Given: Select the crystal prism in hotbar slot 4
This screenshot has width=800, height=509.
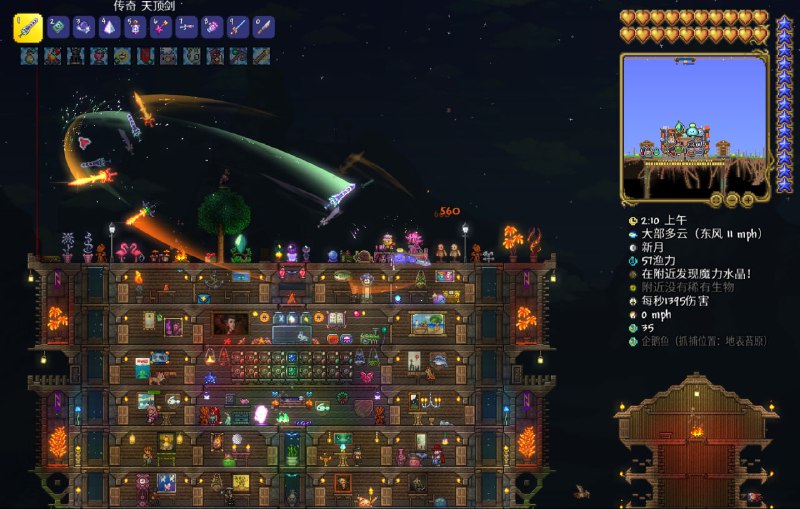Looking at the screenshot, I should pos(110,28).
